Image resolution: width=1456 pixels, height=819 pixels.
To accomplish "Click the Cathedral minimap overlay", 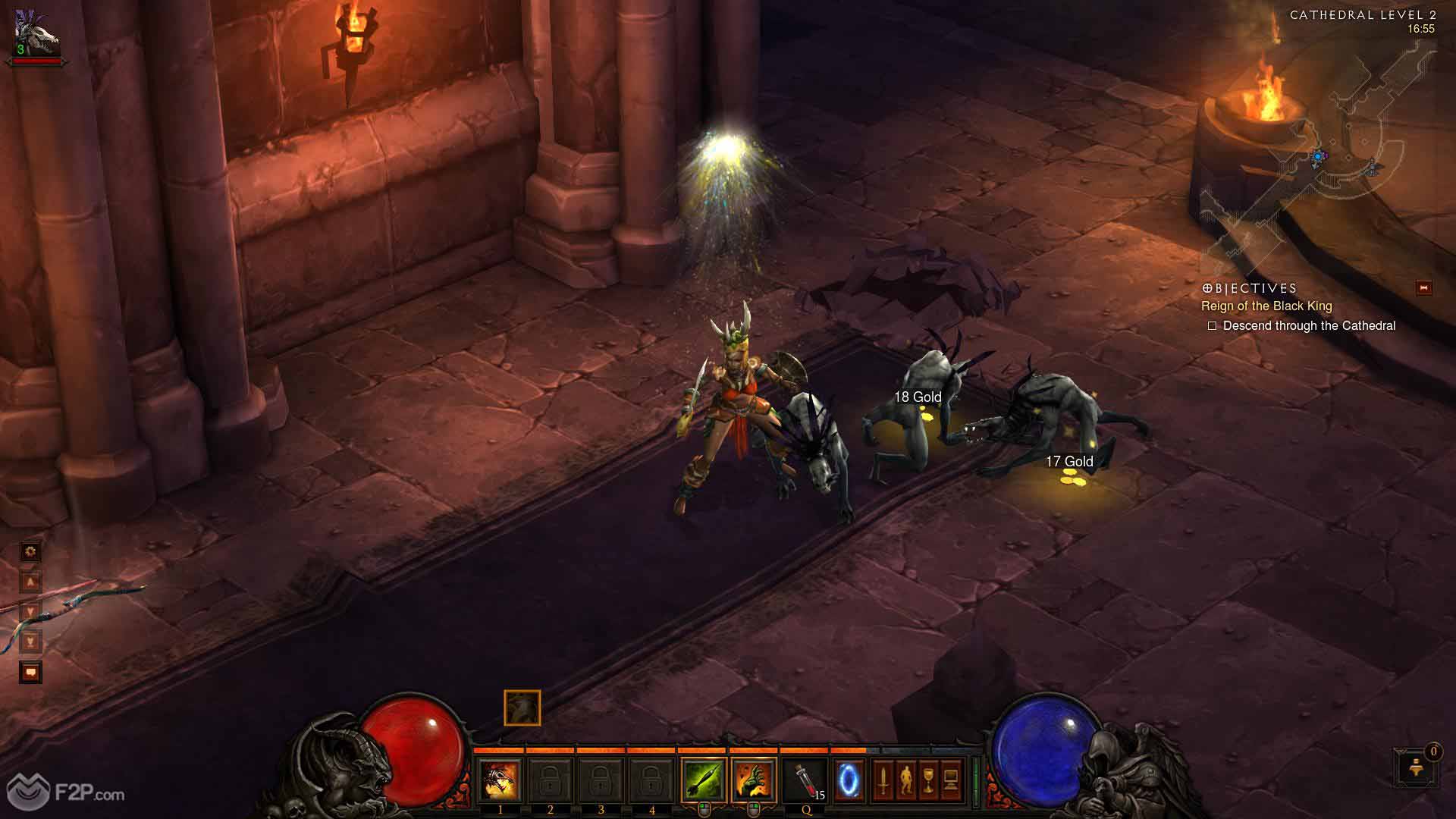I will [x=1319, y=152].
